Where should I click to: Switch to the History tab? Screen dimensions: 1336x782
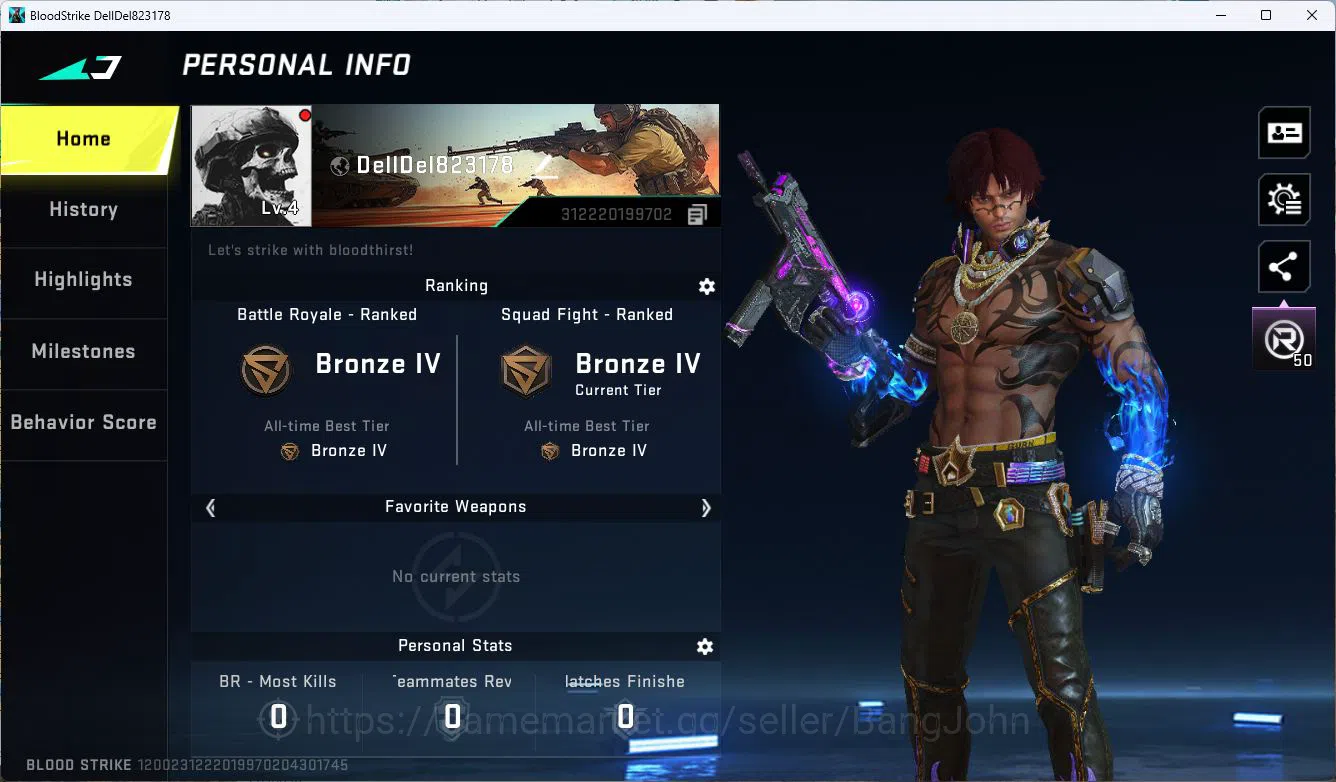83,209
